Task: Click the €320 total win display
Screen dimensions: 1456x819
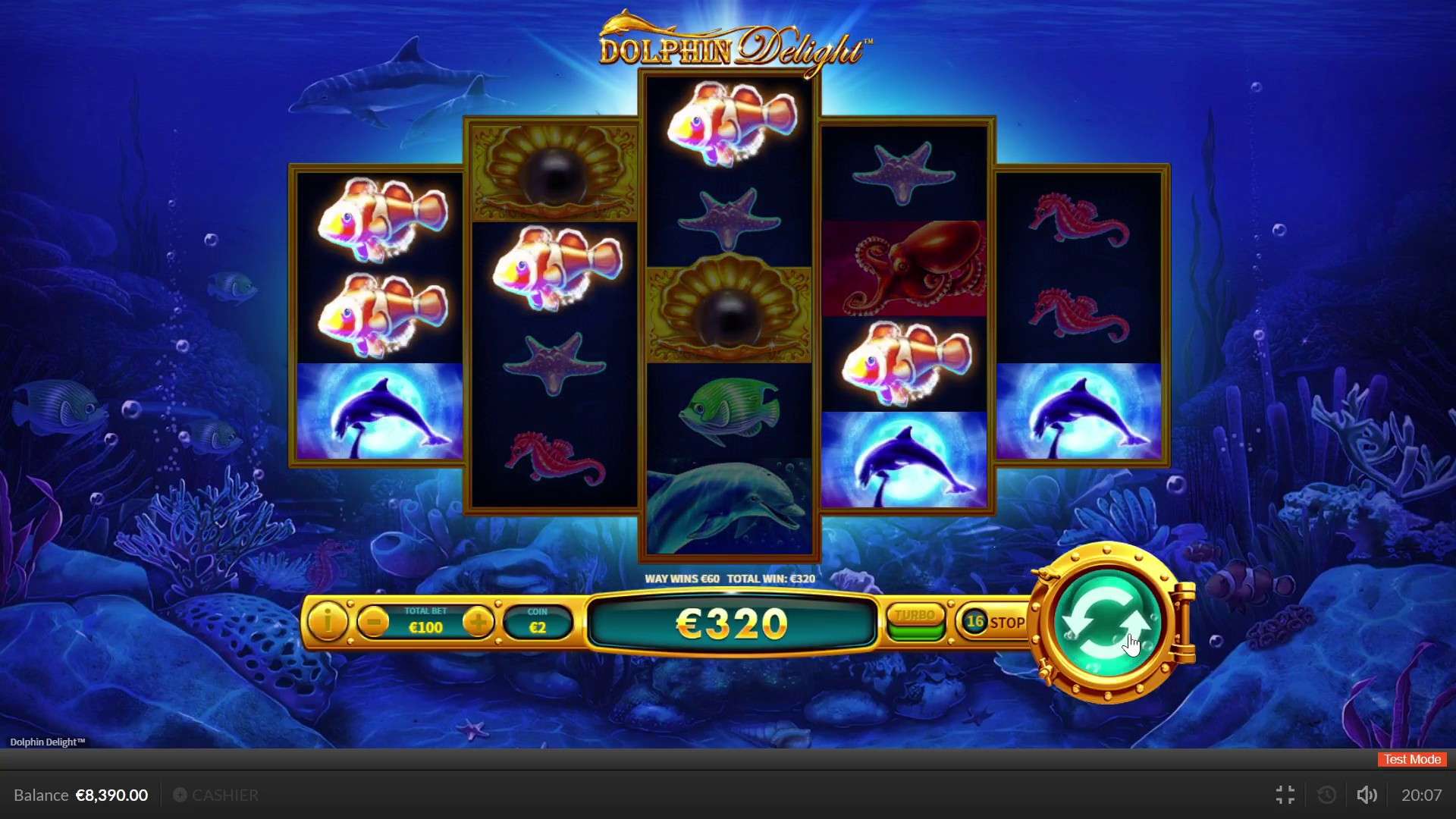Action: pyautogui.click(x=730, y=623)
